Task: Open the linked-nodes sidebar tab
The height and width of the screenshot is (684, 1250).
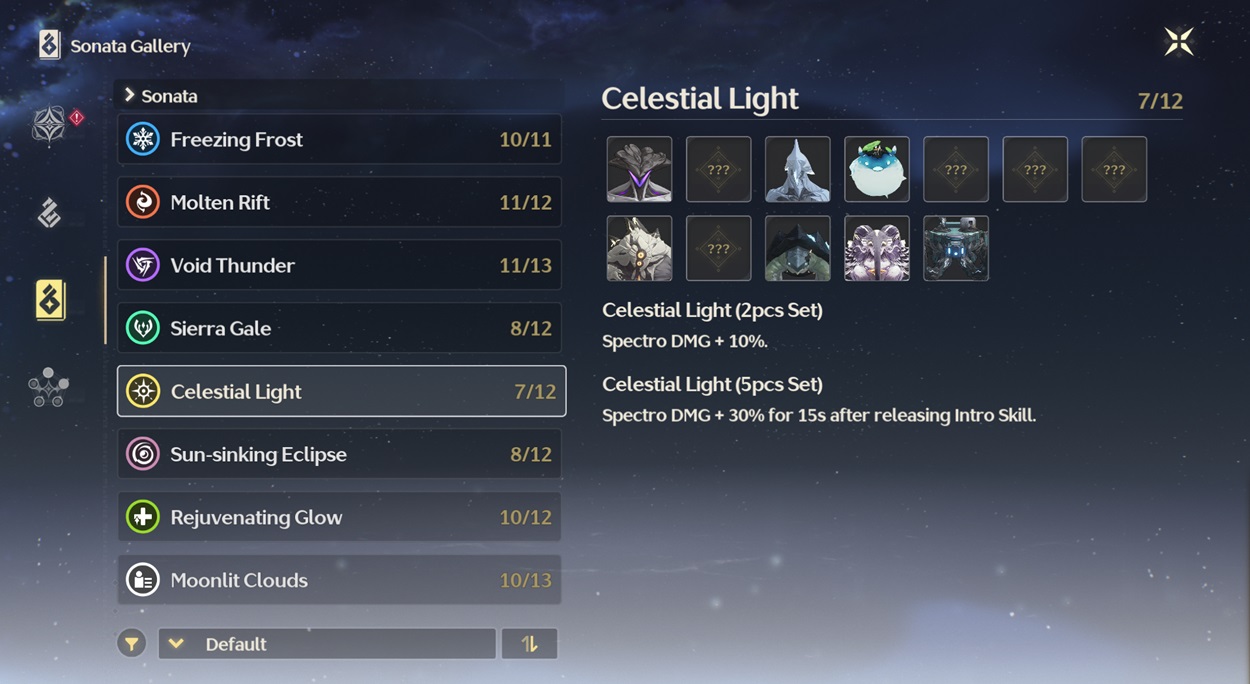Action: pyautogui.click(x=49, y=387)
